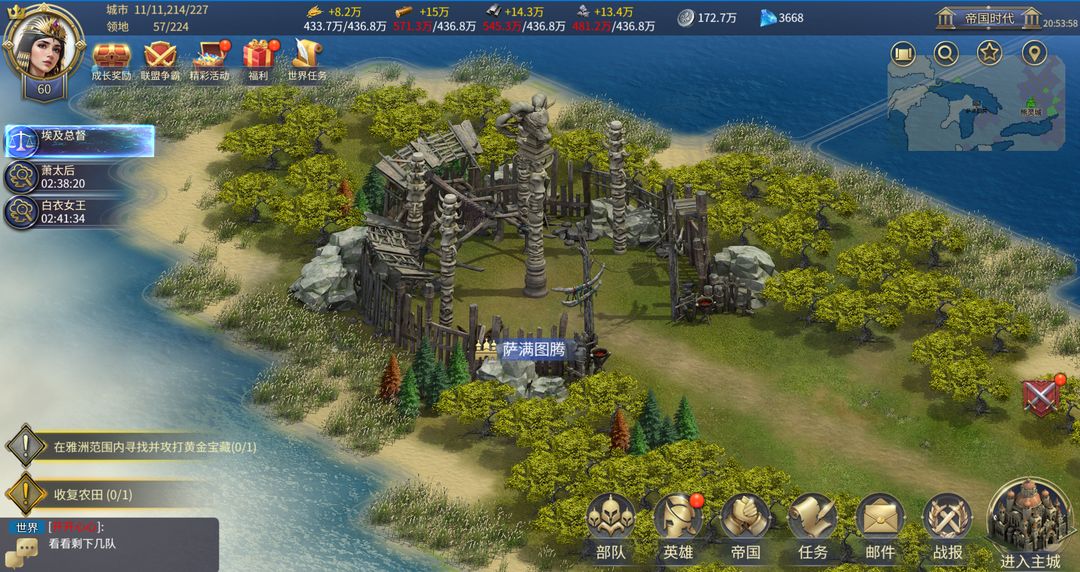Open the world chat box
The height and width of the screenshot is (572, 1080).
pos(110,544)
